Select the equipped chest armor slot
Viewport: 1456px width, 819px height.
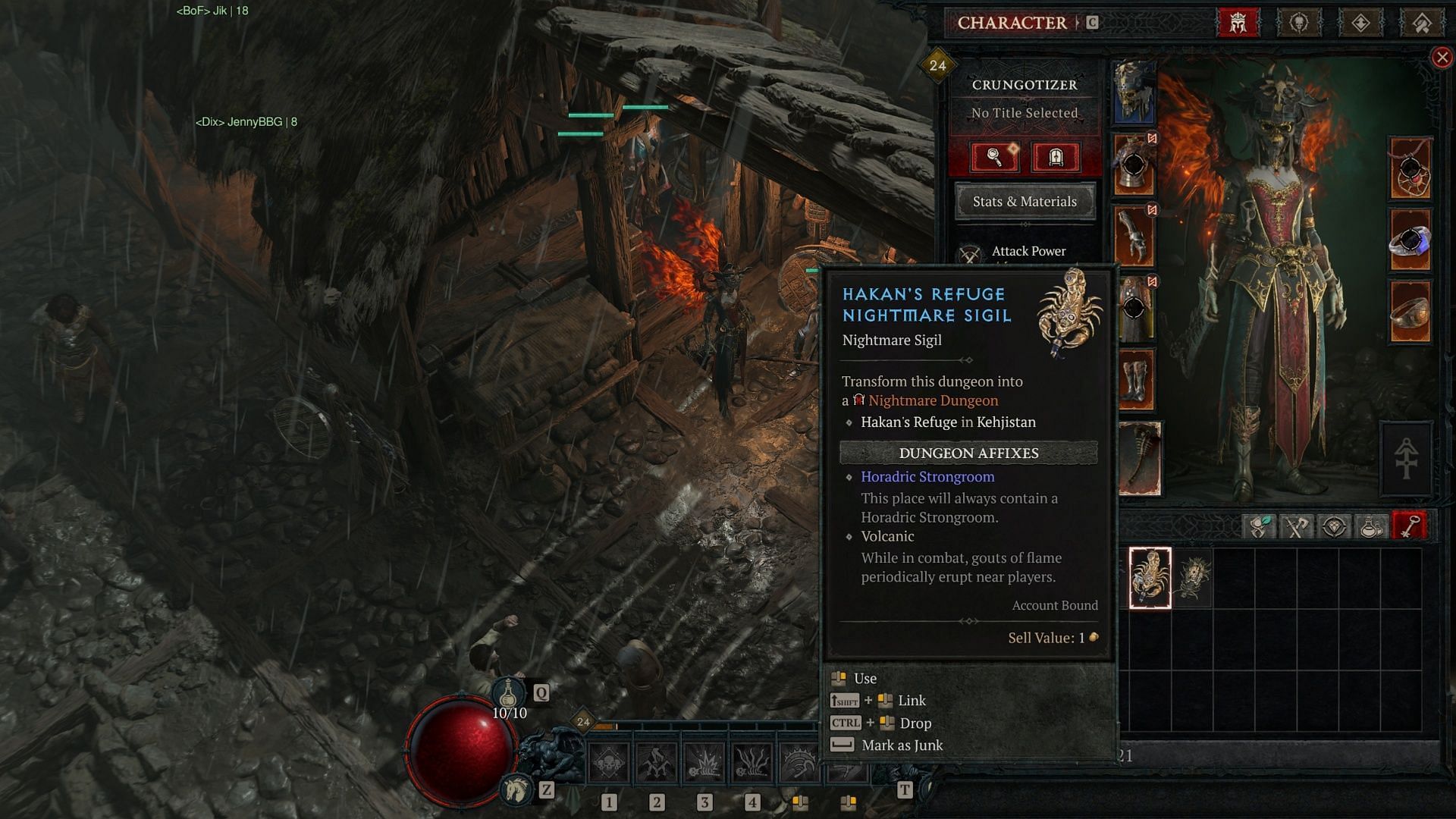coord(1134,165)
